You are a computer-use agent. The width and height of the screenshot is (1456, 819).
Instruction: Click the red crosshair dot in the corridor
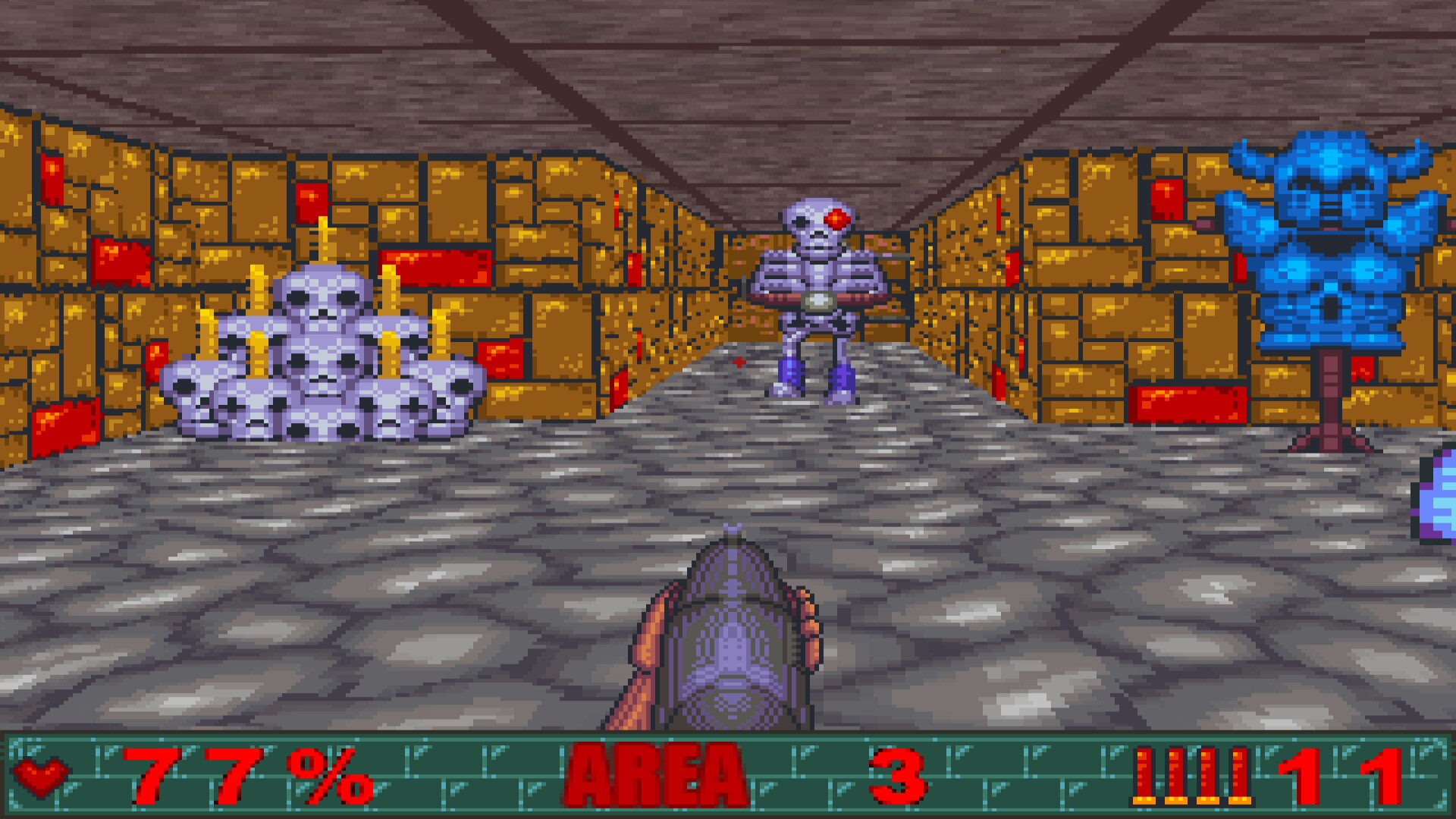point(738,362)
